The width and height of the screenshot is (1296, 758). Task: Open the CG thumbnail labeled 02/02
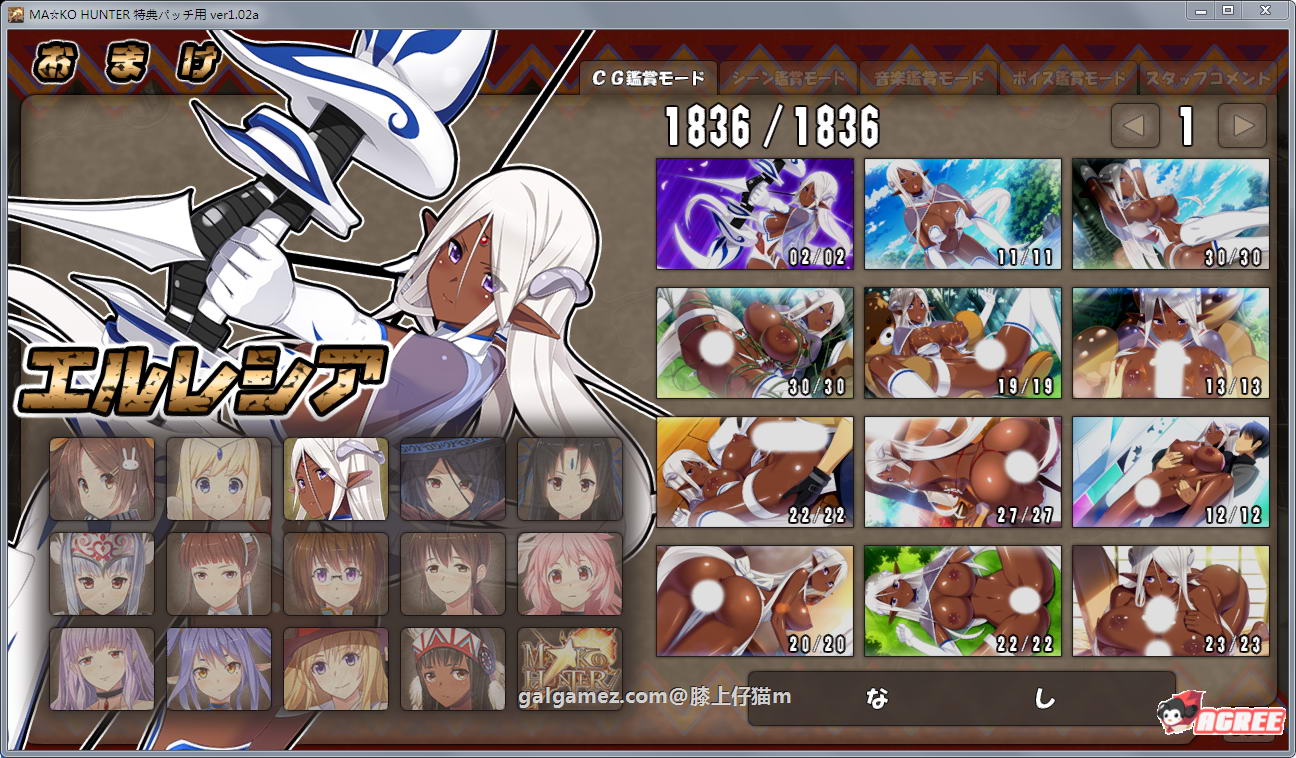pyautogui.click(x=754, y=214)
